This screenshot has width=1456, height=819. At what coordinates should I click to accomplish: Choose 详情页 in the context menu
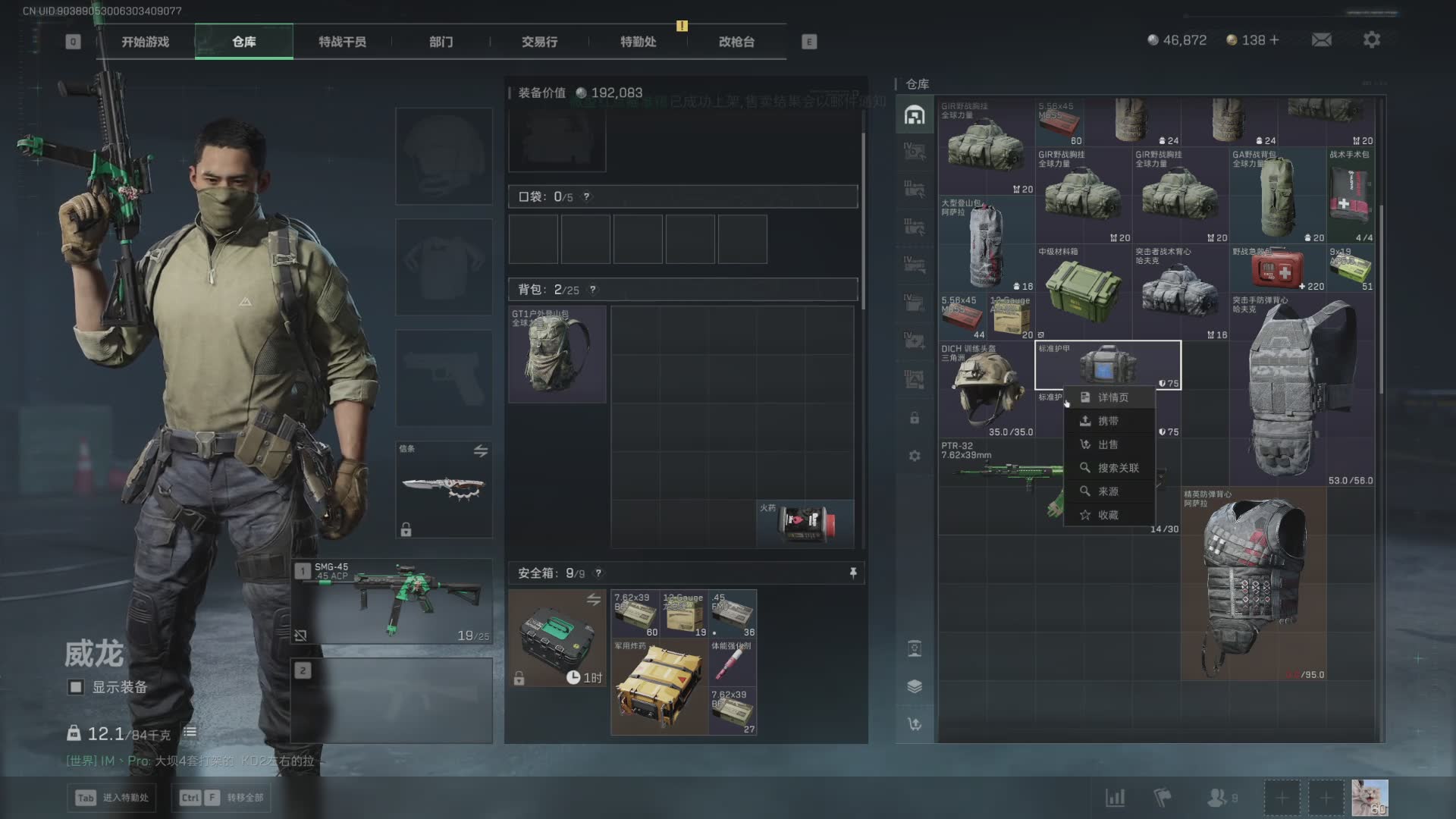click(1112, 397)
